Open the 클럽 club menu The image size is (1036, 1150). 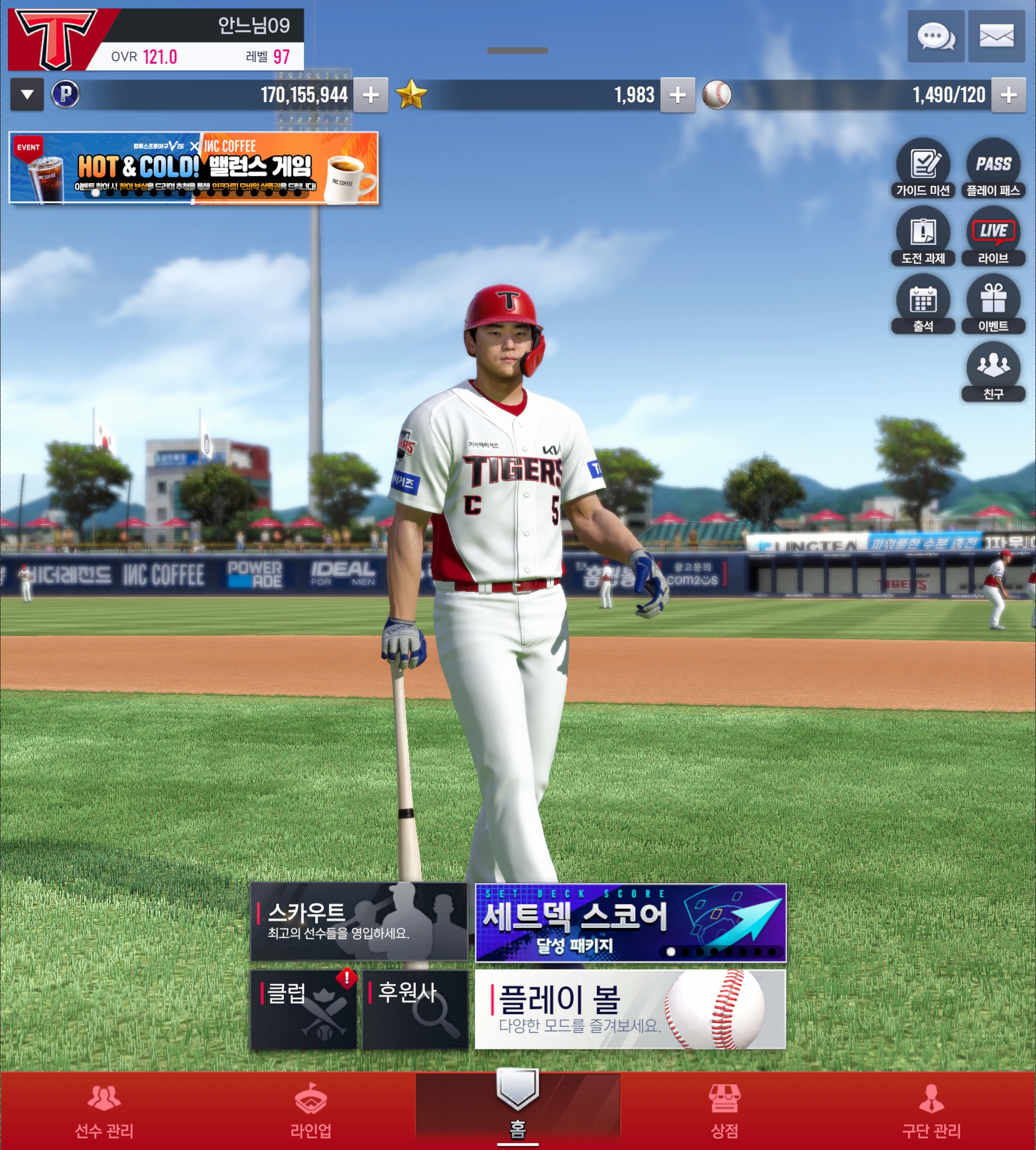pyautogui.click(x=303, y=1009)
